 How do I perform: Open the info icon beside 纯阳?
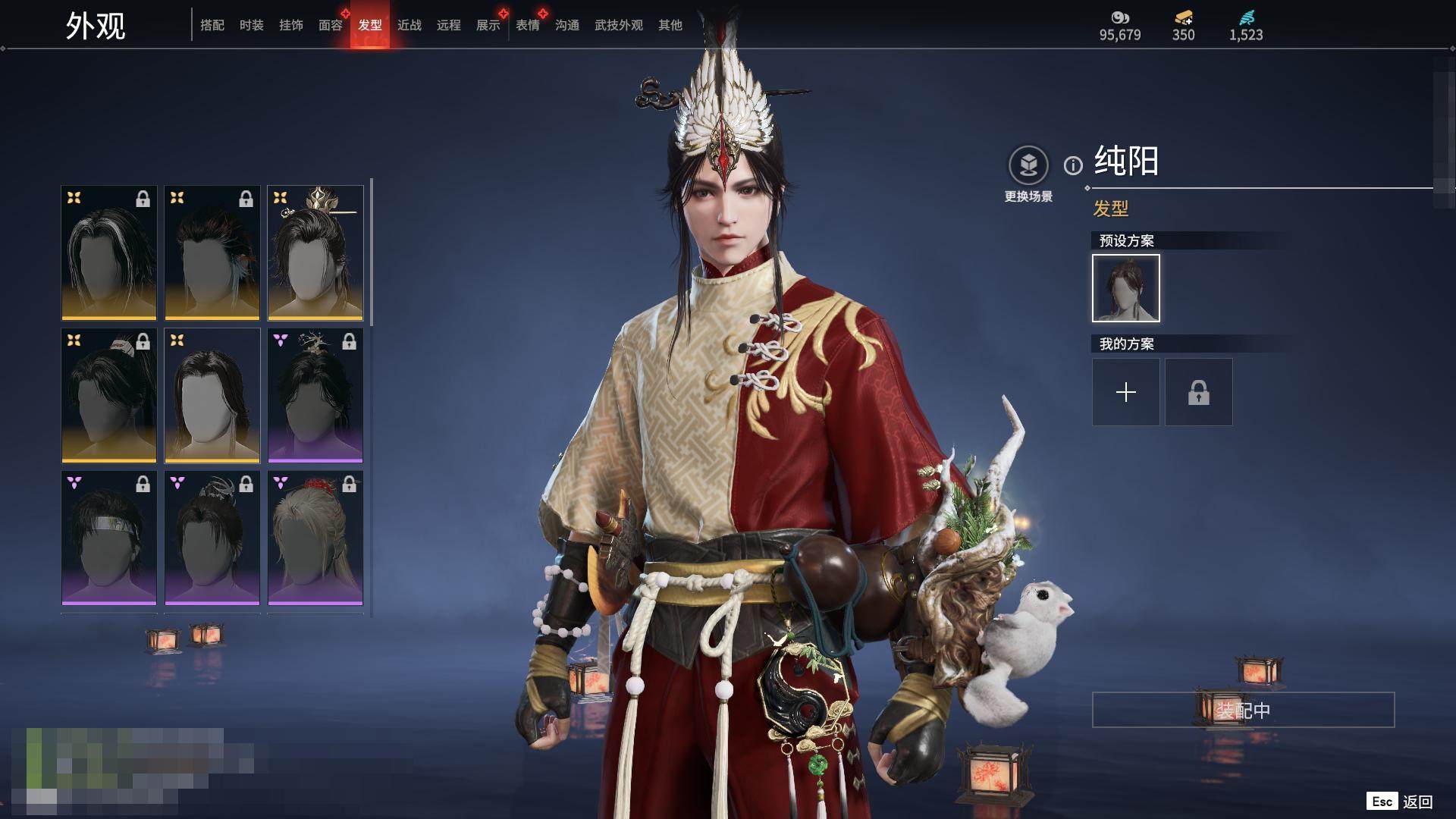point(1073,165)
